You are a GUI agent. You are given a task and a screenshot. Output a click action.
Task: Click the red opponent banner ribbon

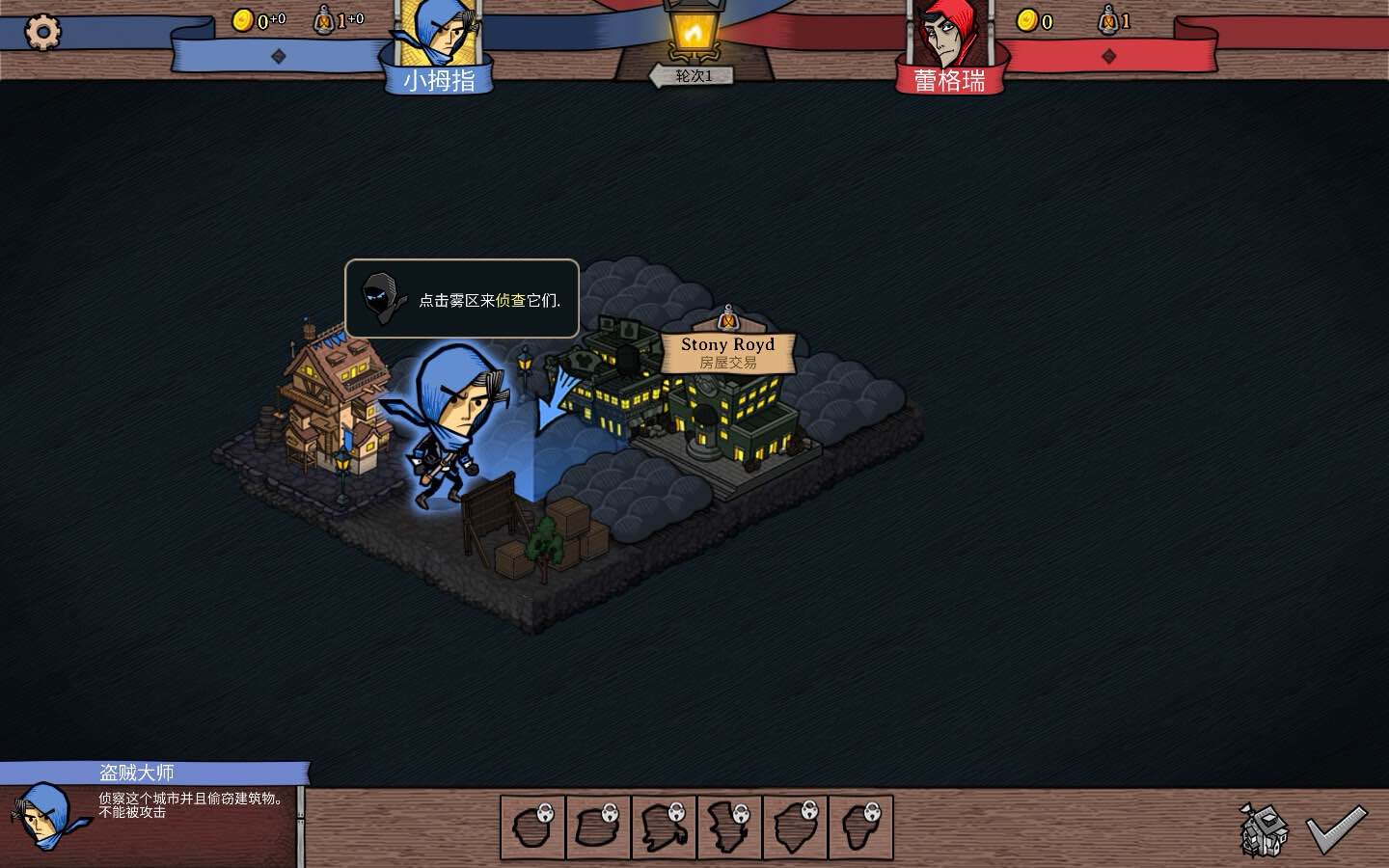click(1157, 53)
